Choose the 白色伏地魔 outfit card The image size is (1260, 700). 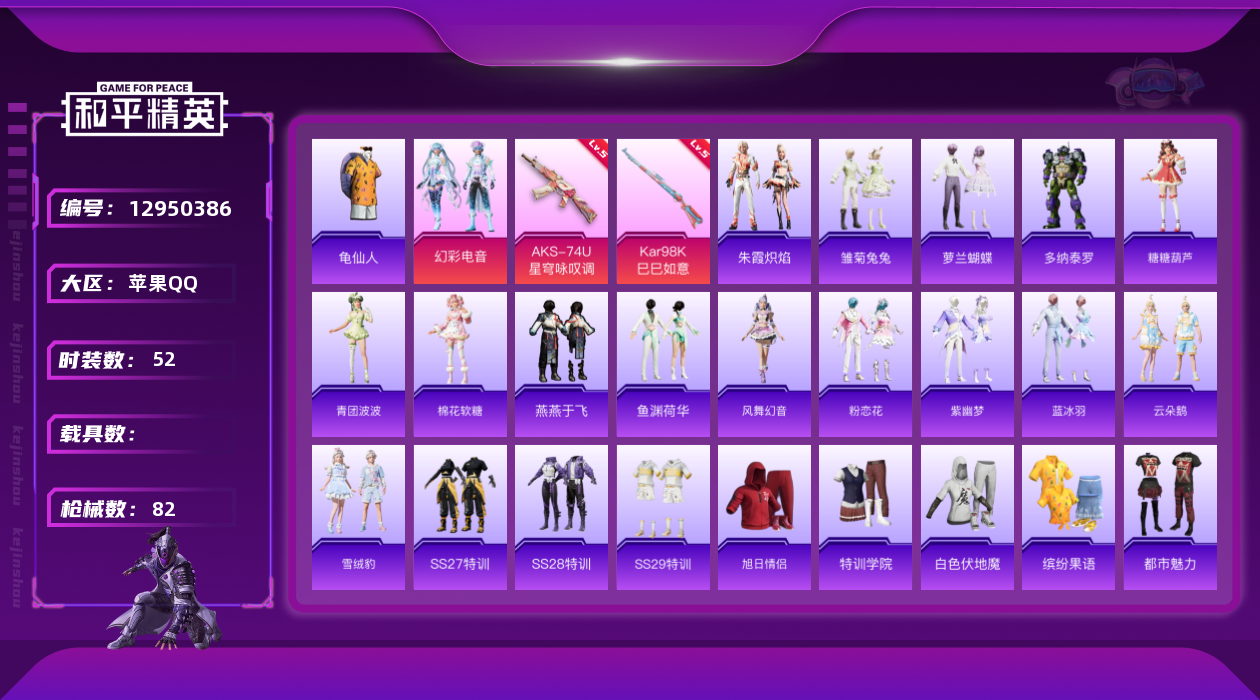[967, 517]
